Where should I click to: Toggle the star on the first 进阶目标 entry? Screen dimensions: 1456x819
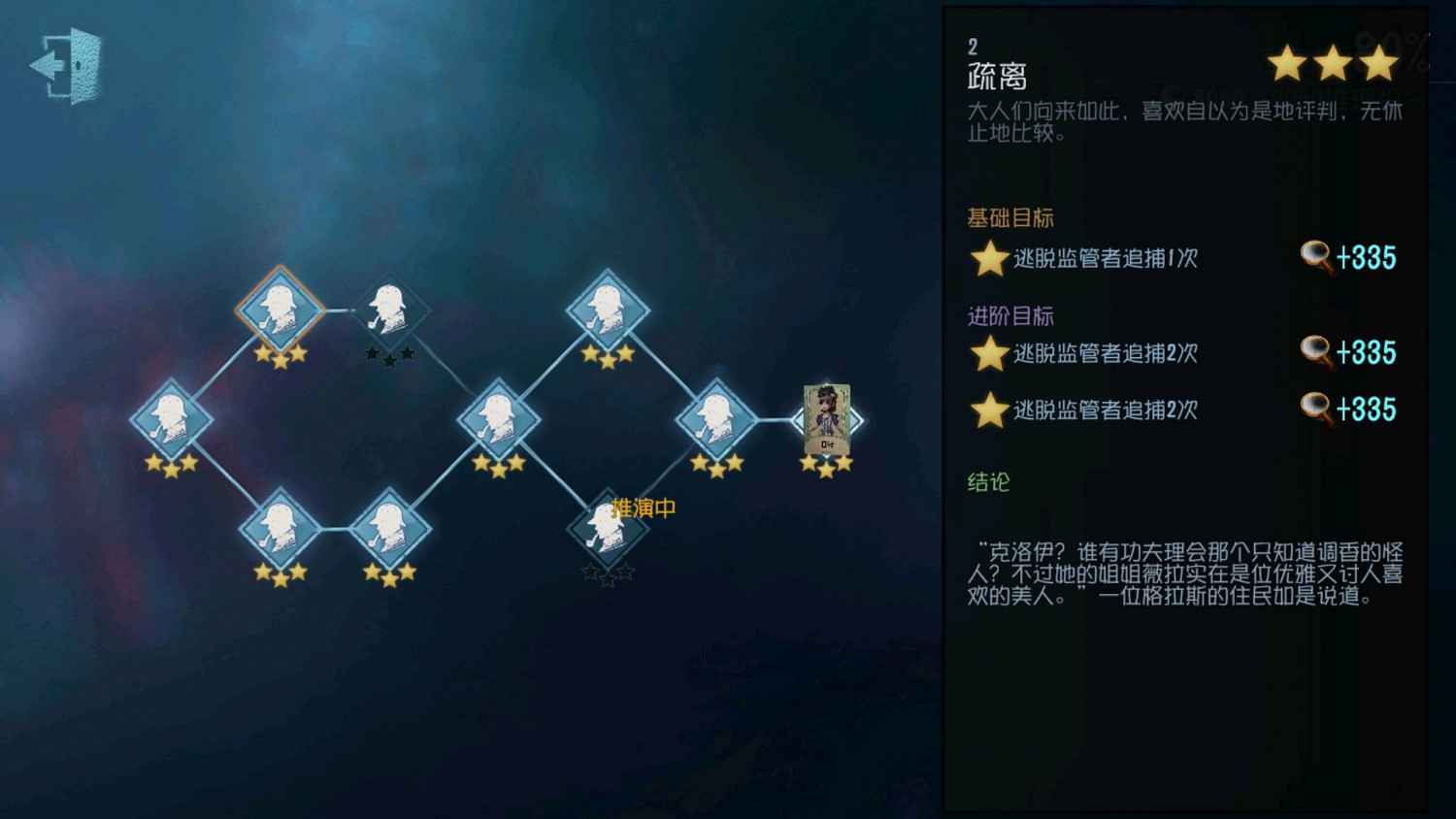pyautogui.click(x=987, y=354)
